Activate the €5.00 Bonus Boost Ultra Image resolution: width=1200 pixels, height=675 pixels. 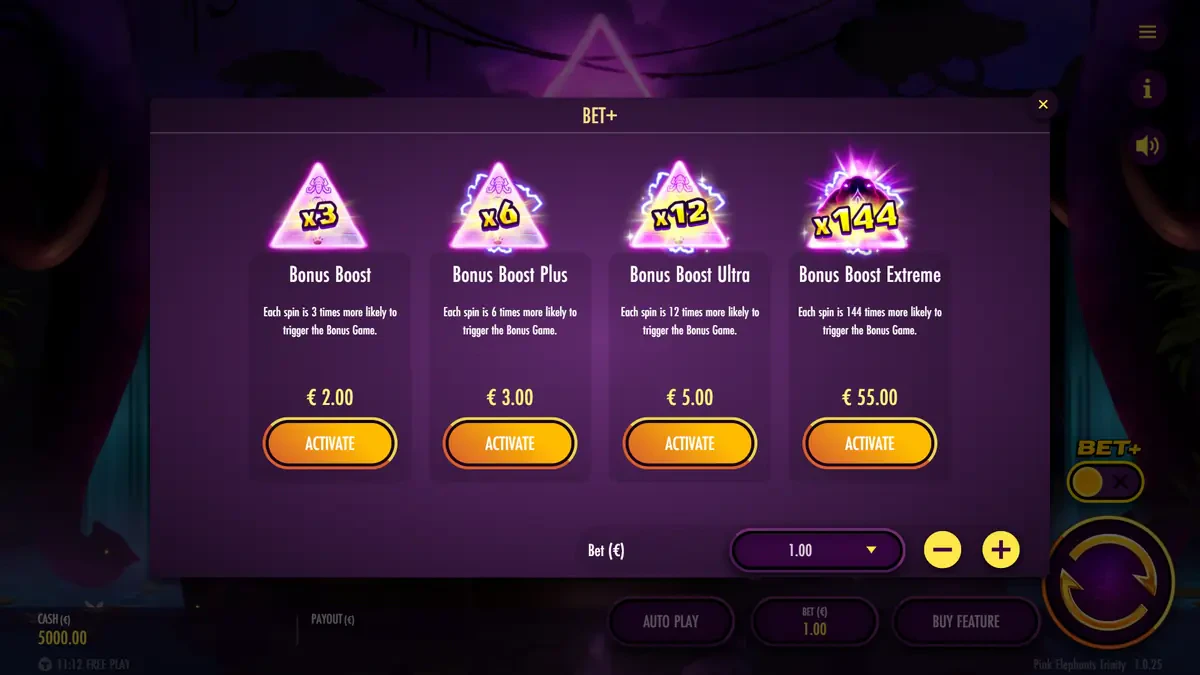point(690,443)
